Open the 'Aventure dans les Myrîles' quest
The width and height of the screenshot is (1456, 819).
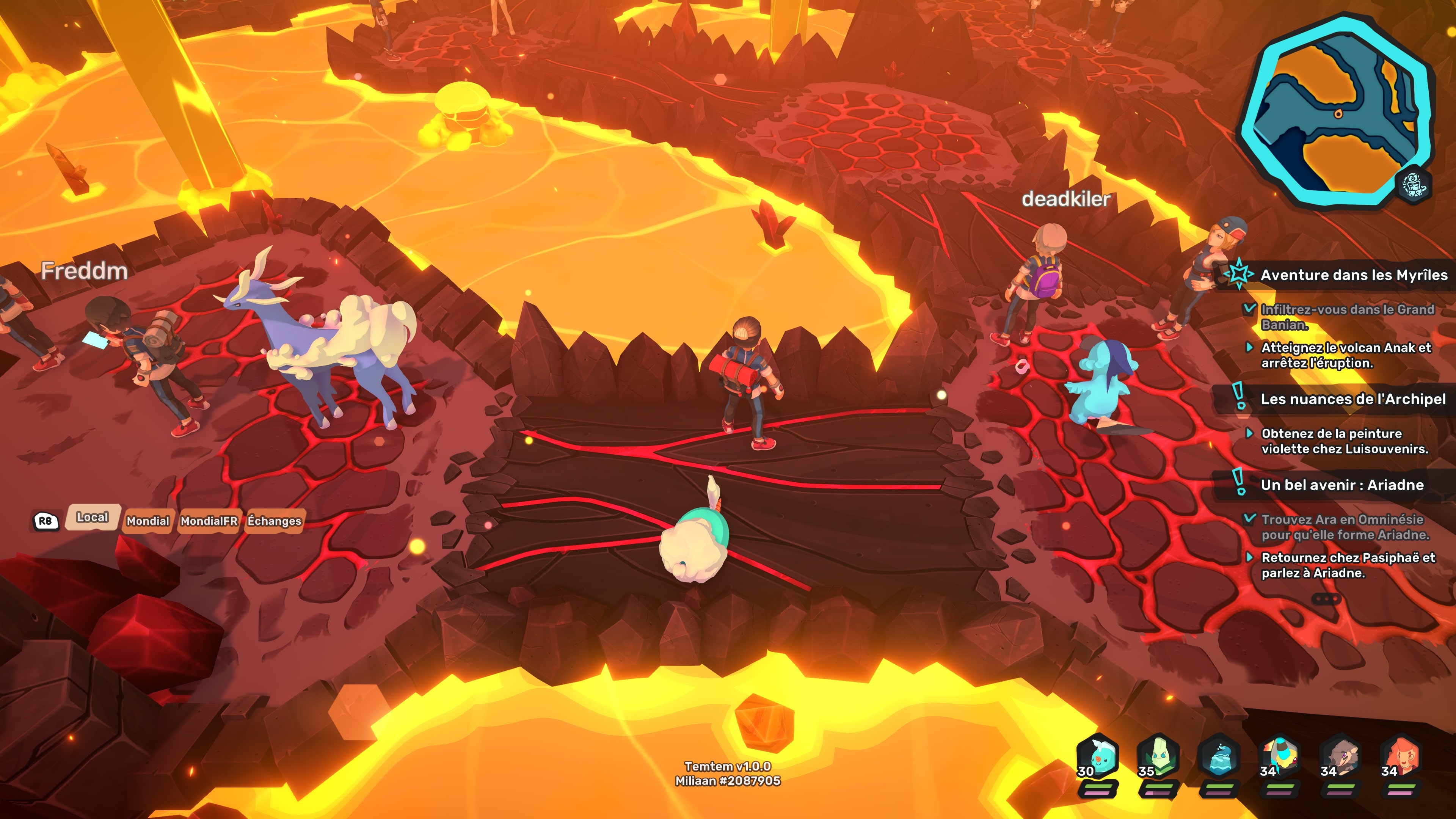[x=1354, y=275]
